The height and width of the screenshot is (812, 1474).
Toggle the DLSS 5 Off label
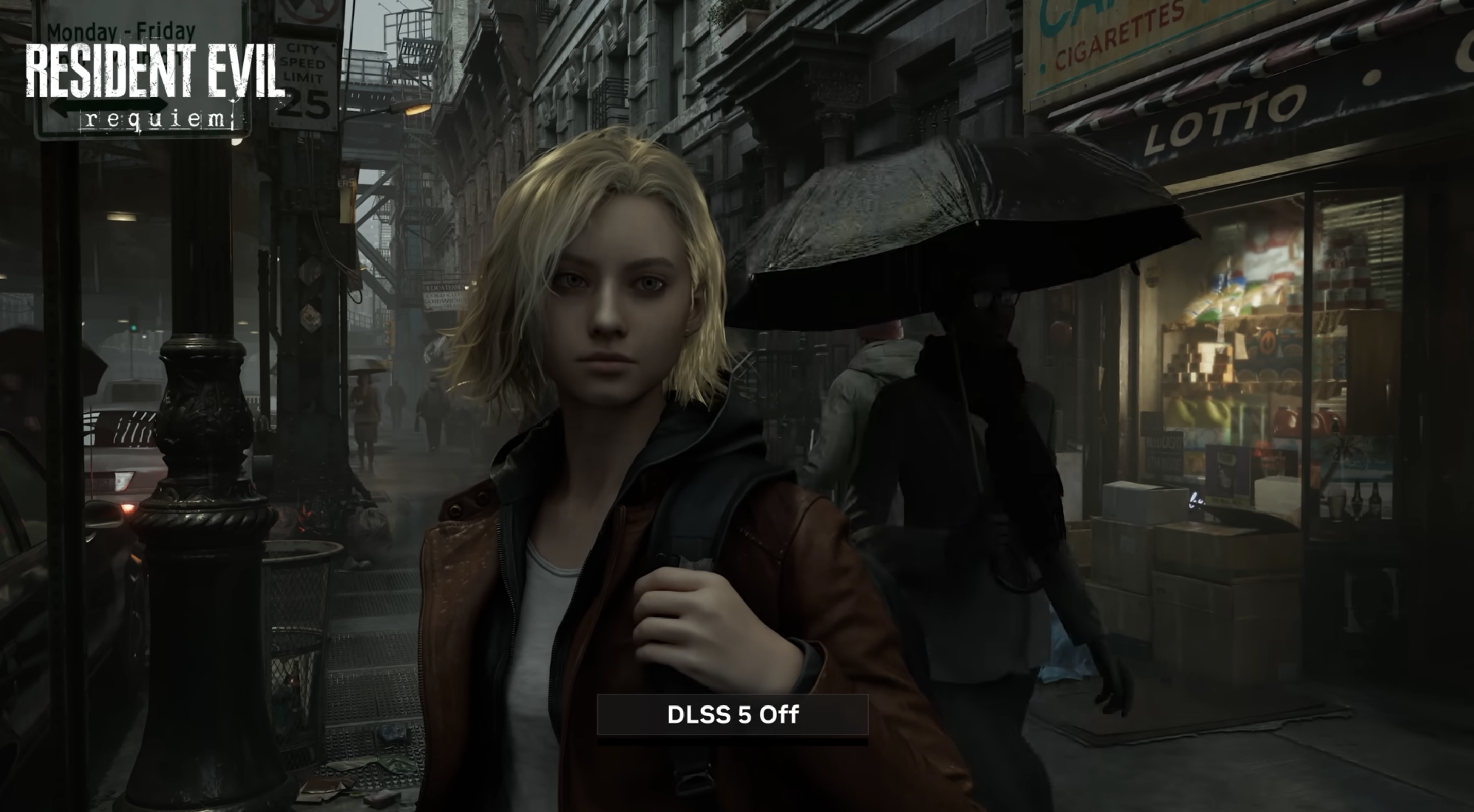point(732,715)
